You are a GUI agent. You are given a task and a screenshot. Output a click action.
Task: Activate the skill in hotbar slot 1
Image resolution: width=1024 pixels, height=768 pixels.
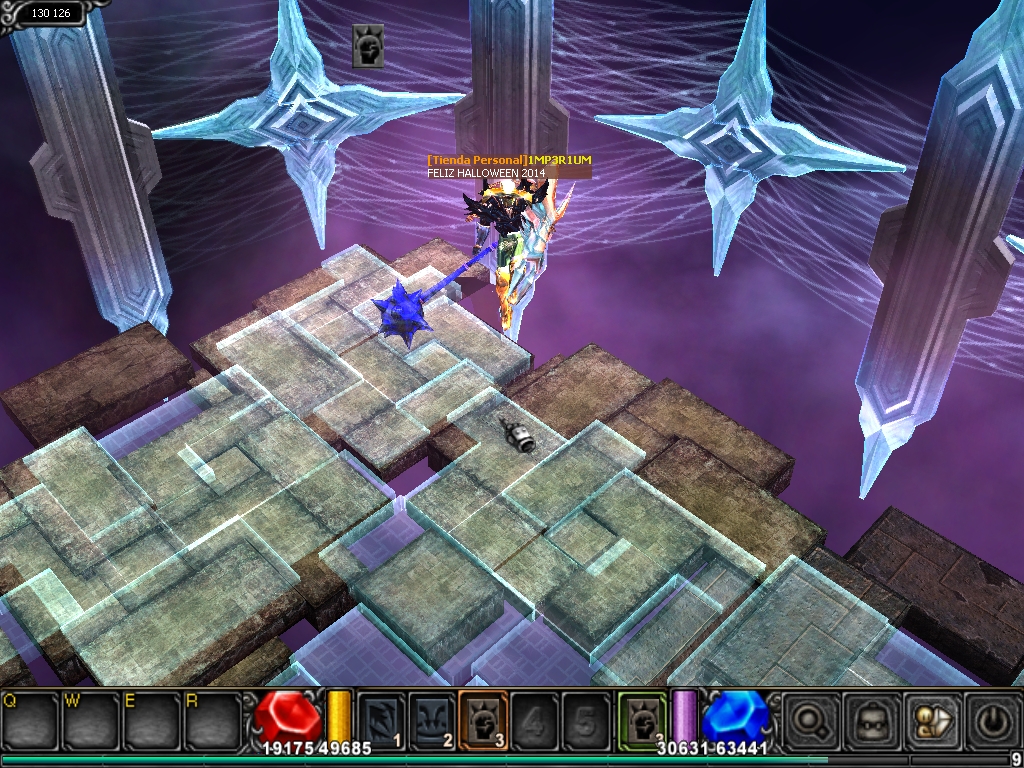[381, 718]
